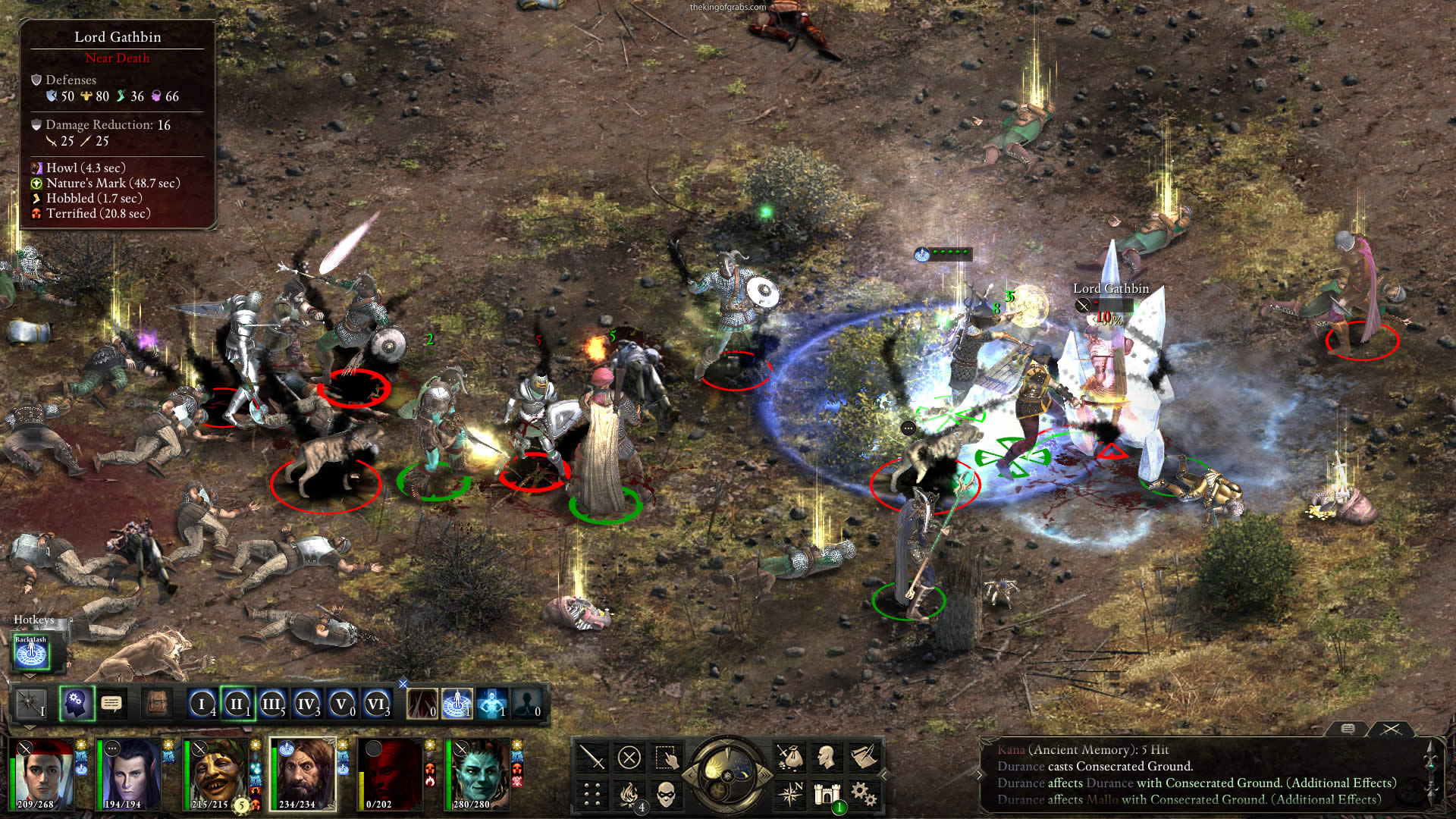Cancel current action with circled X button
This screenshot has width=1456, height=819.
click(x=629, y=757)
